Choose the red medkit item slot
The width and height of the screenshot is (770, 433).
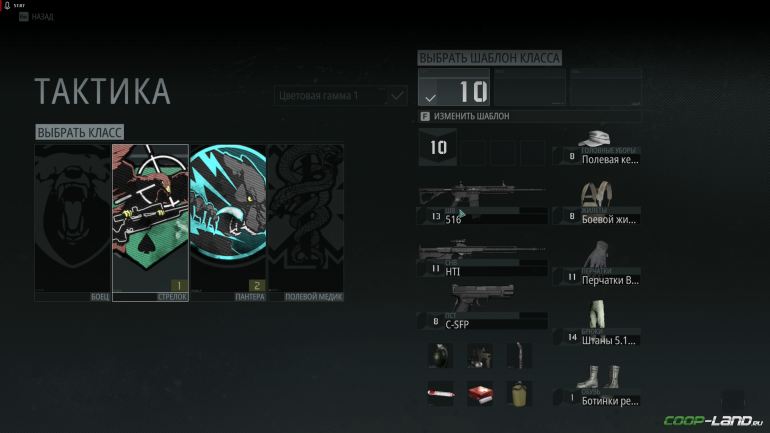coord(480,393)
